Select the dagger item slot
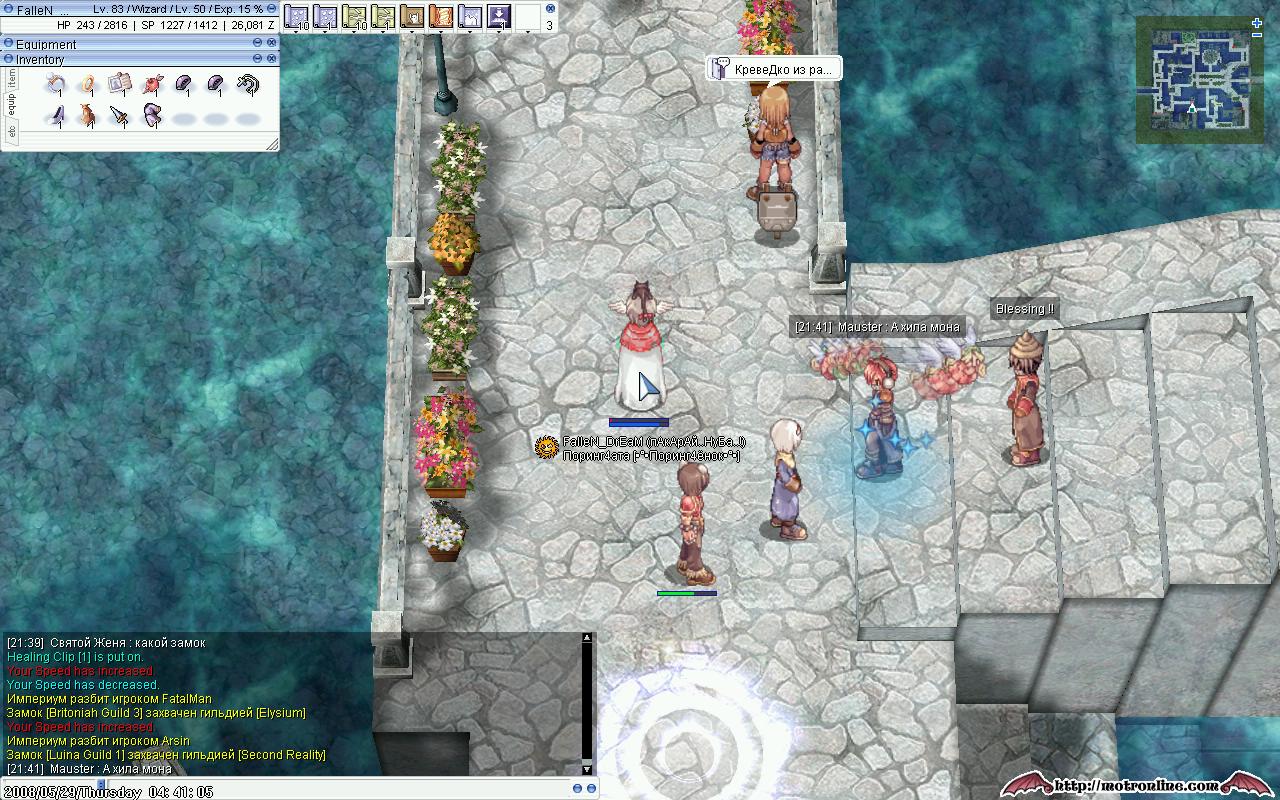1280x800 pixels. click(x=120, y=116)
